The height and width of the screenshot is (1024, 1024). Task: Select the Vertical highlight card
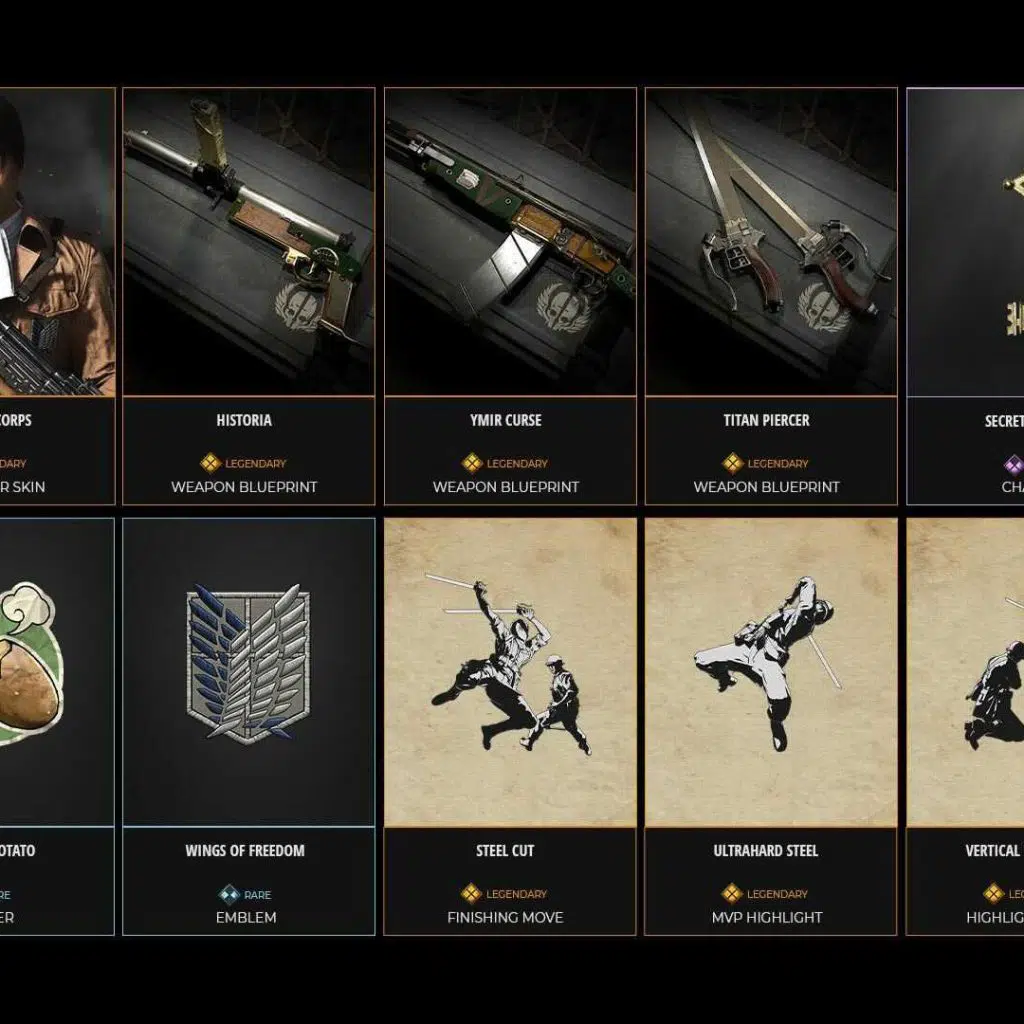click(966, 726)
